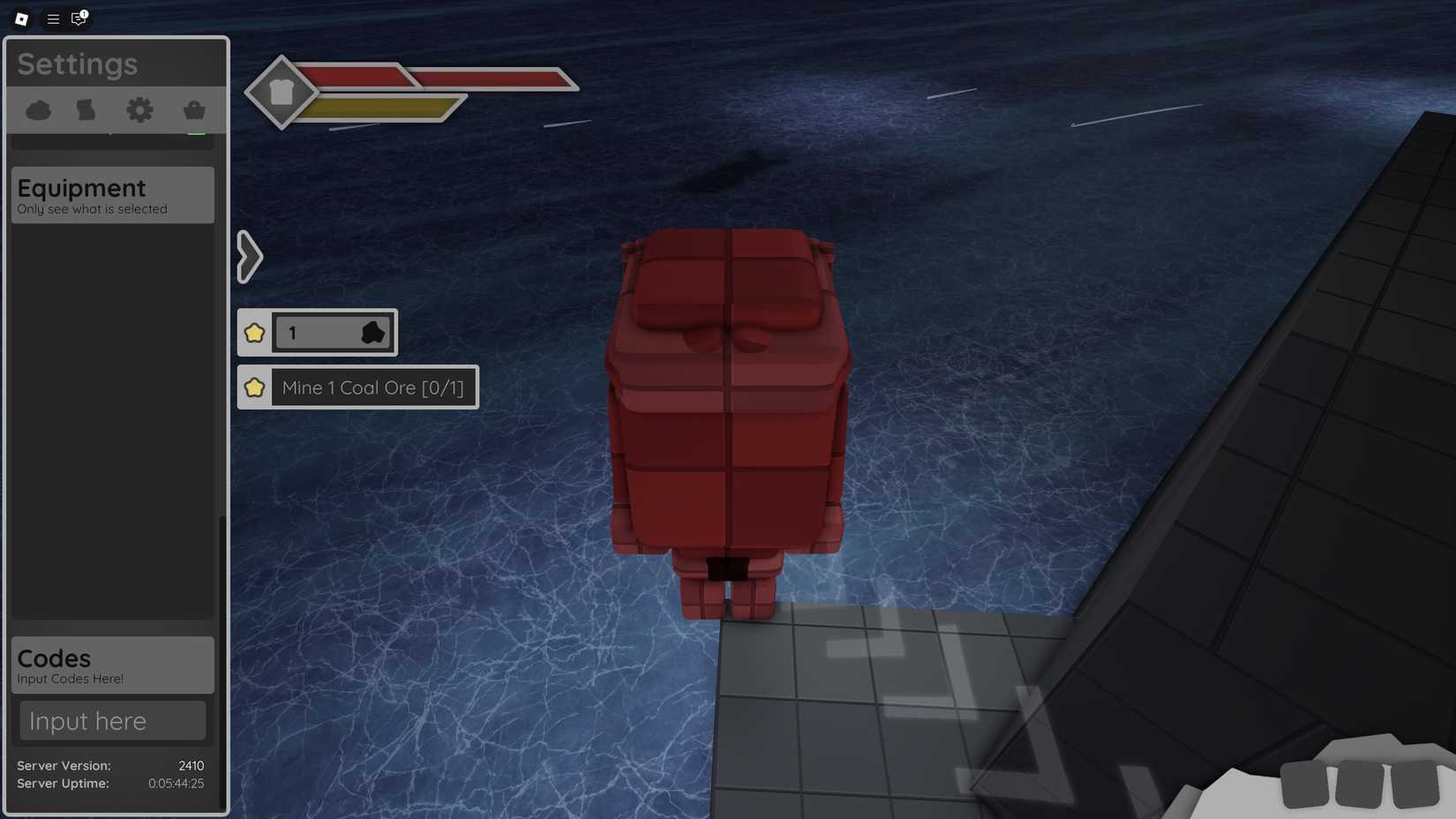Open the shopping bag shop tab

pyautogui.click(x=193, y=109)
